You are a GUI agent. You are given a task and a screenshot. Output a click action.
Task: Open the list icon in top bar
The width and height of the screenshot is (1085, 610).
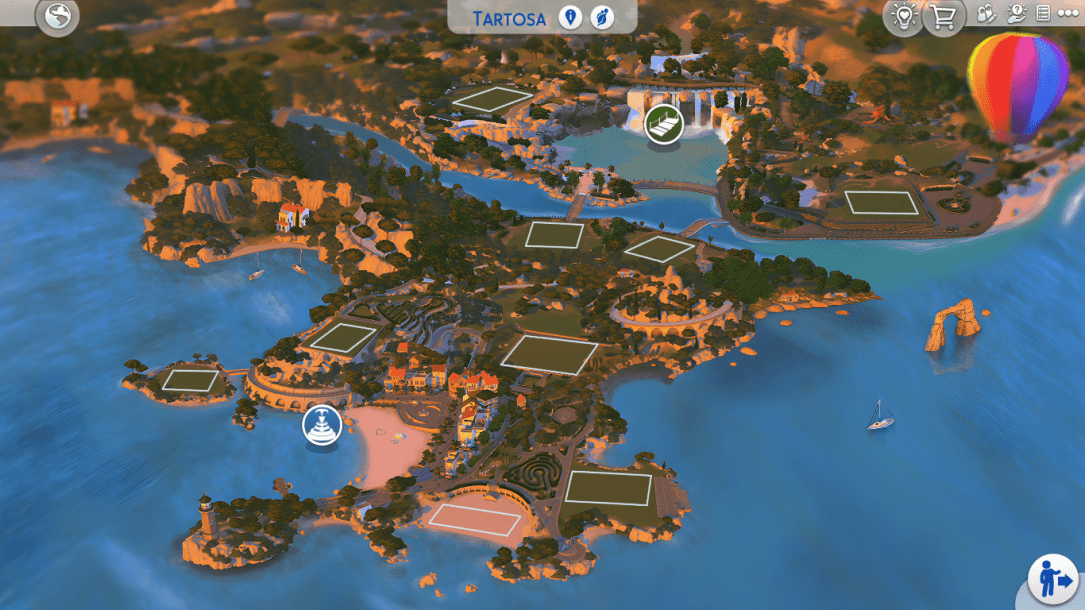[x=1043, y=14]
